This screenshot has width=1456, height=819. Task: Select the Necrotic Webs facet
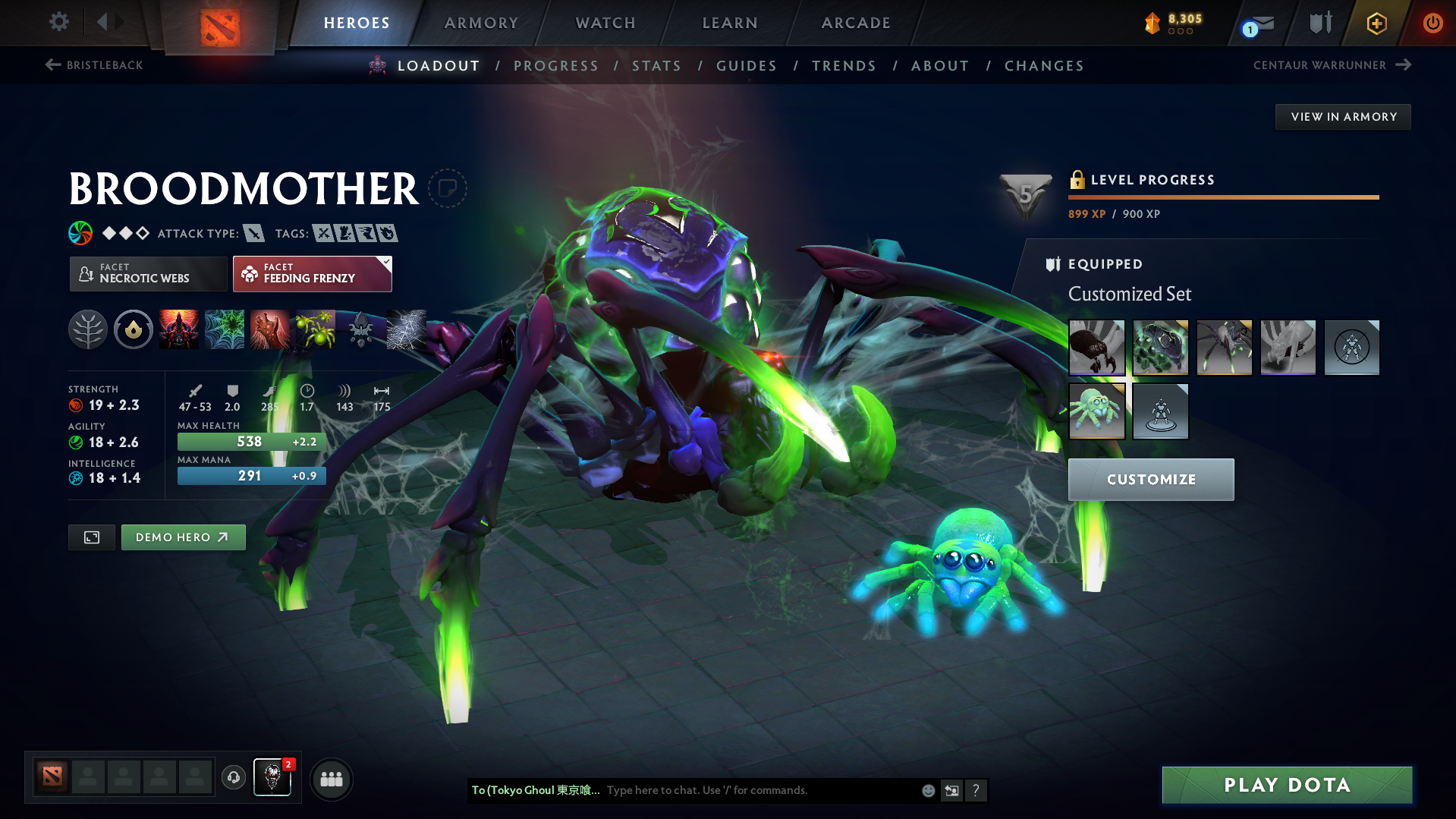tap(148, 274)
